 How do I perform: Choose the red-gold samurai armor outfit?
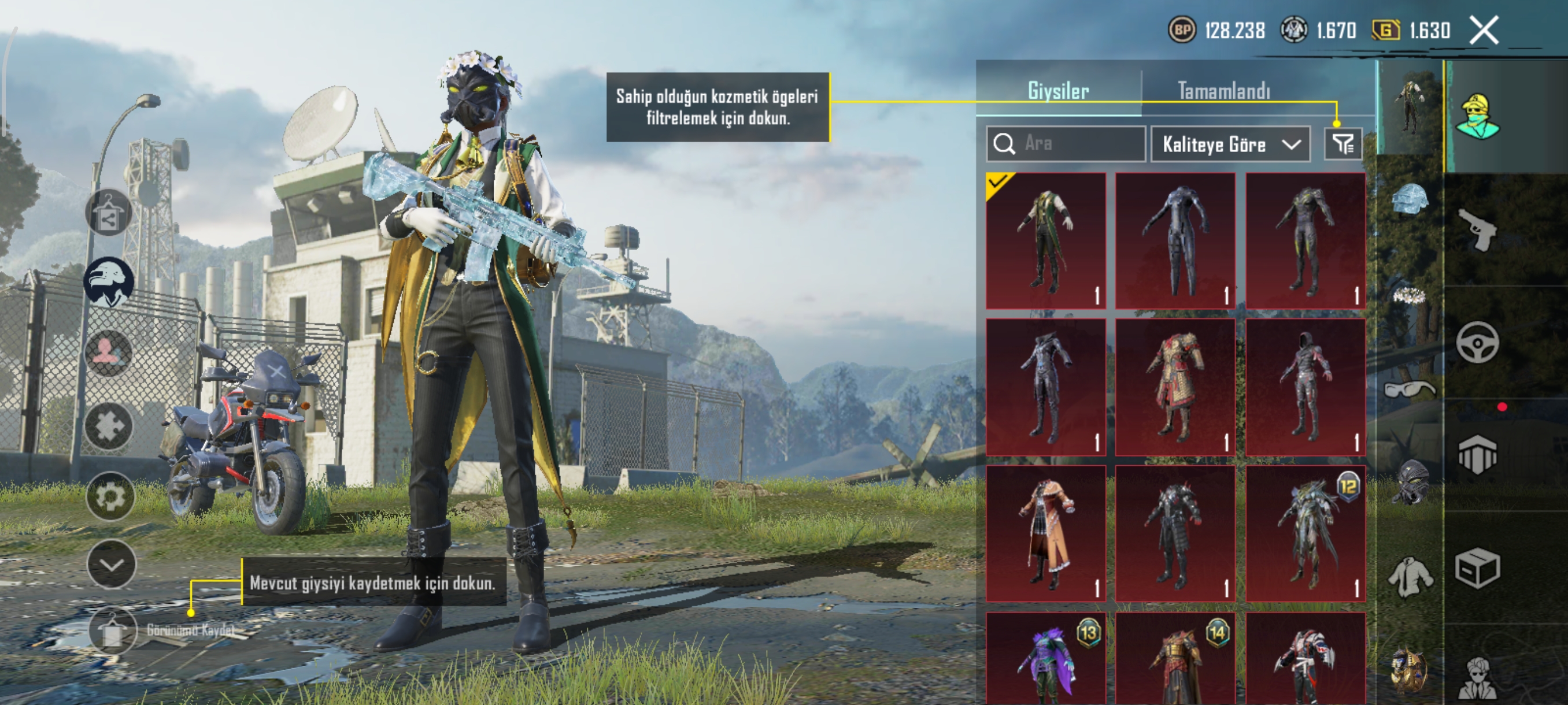click(1175, 387)
